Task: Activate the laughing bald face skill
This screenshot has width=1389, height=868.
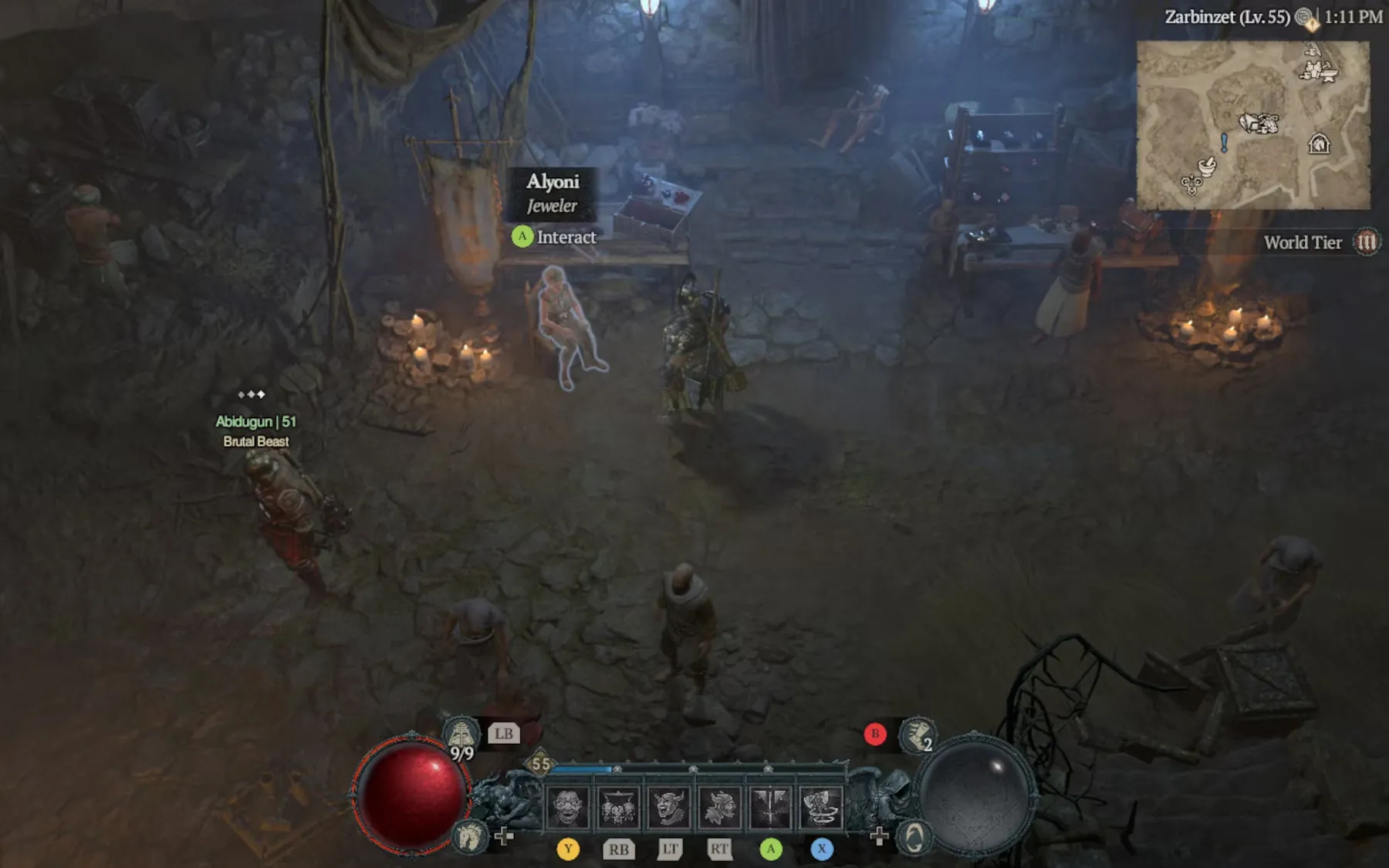Action: [567, 808]
